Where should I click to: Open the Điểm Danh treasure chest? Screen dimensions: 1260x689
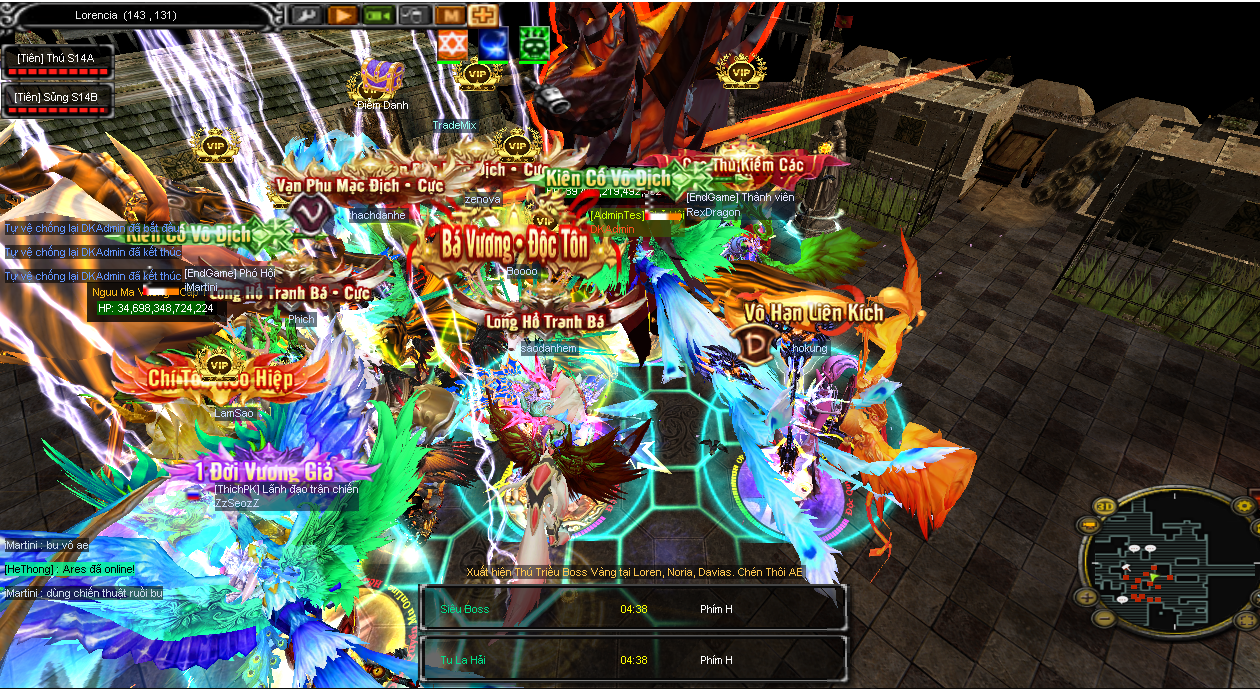click(382, 78)
